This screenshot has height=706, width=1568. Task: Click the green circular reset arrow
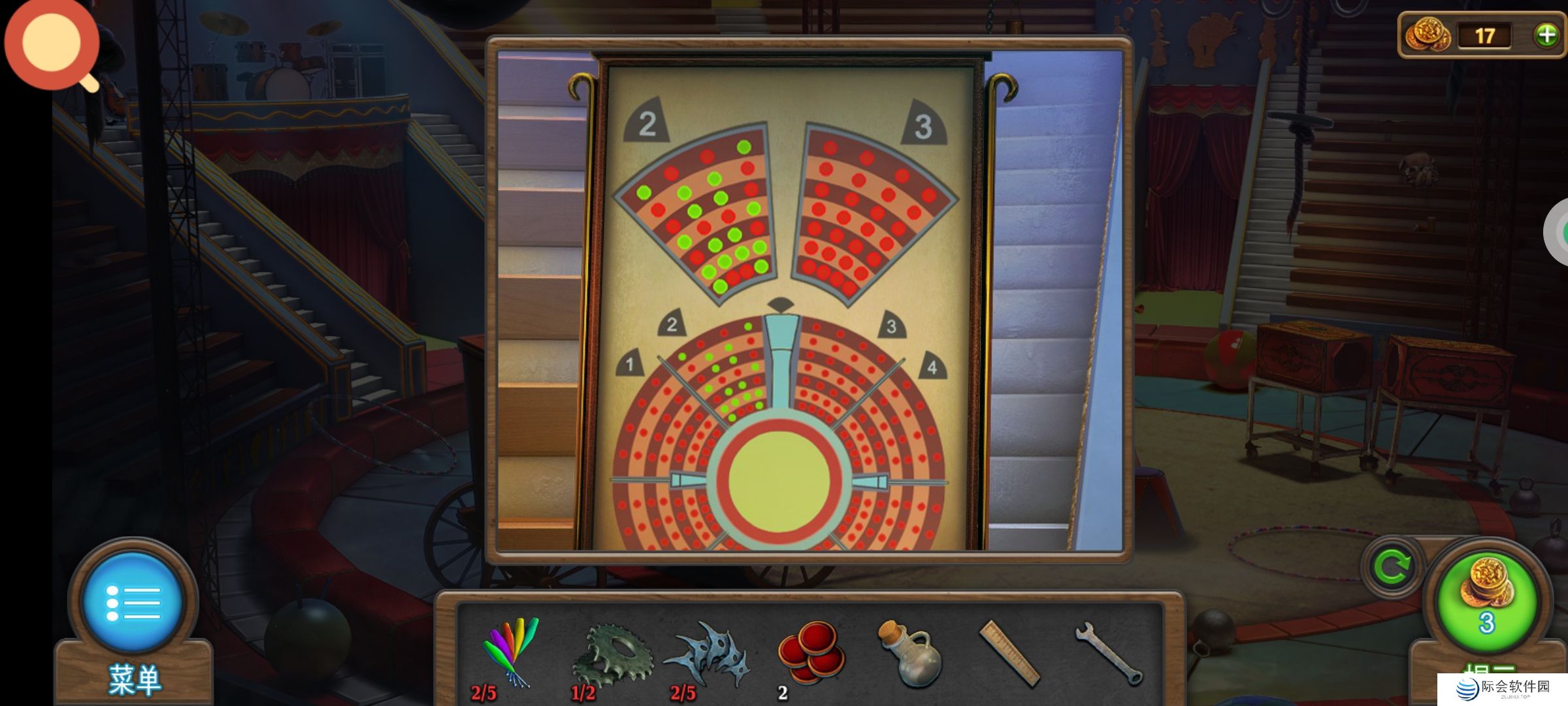point(1392,567)
